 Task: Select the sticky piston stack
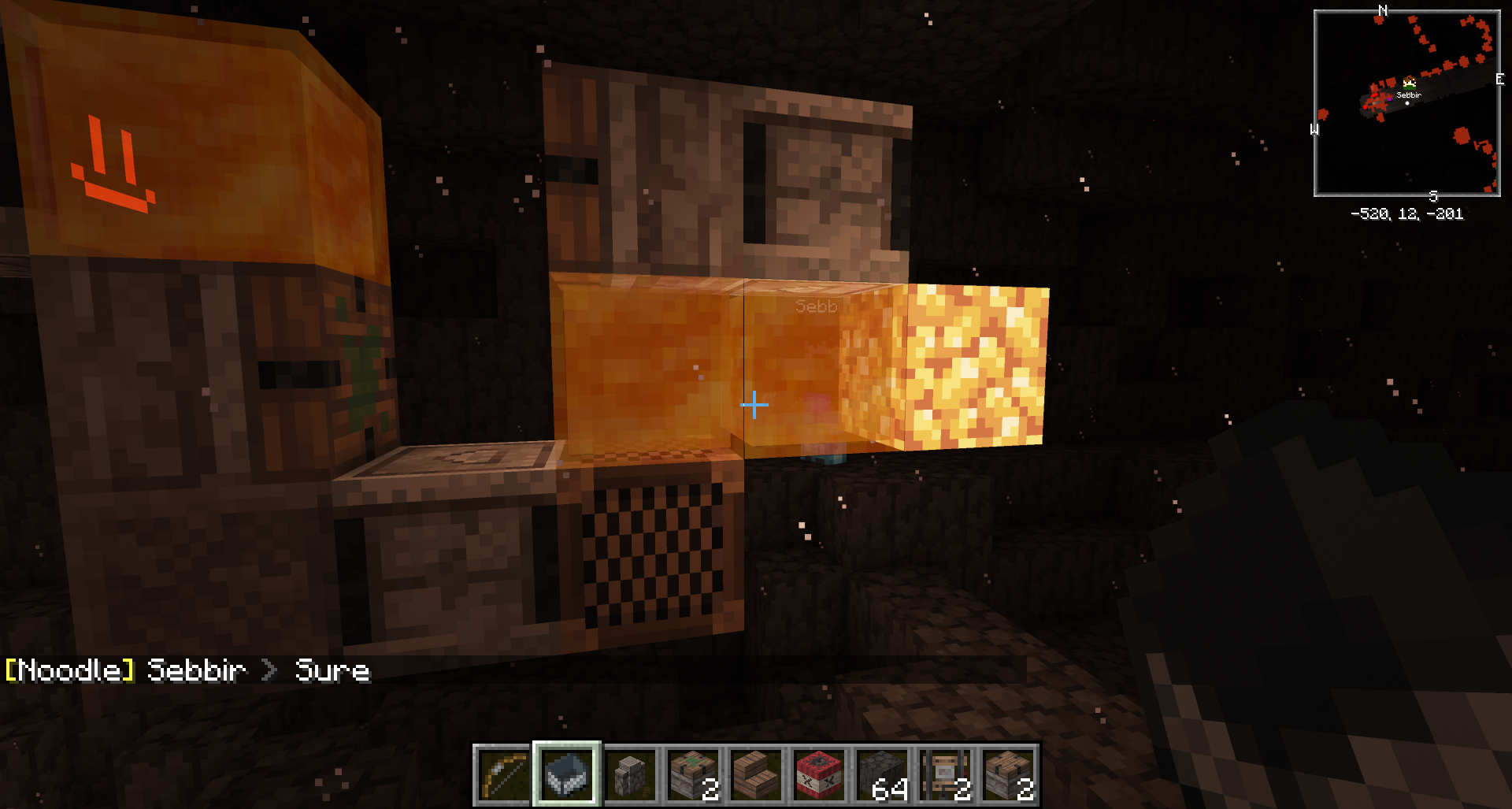(x=693, y=774)
